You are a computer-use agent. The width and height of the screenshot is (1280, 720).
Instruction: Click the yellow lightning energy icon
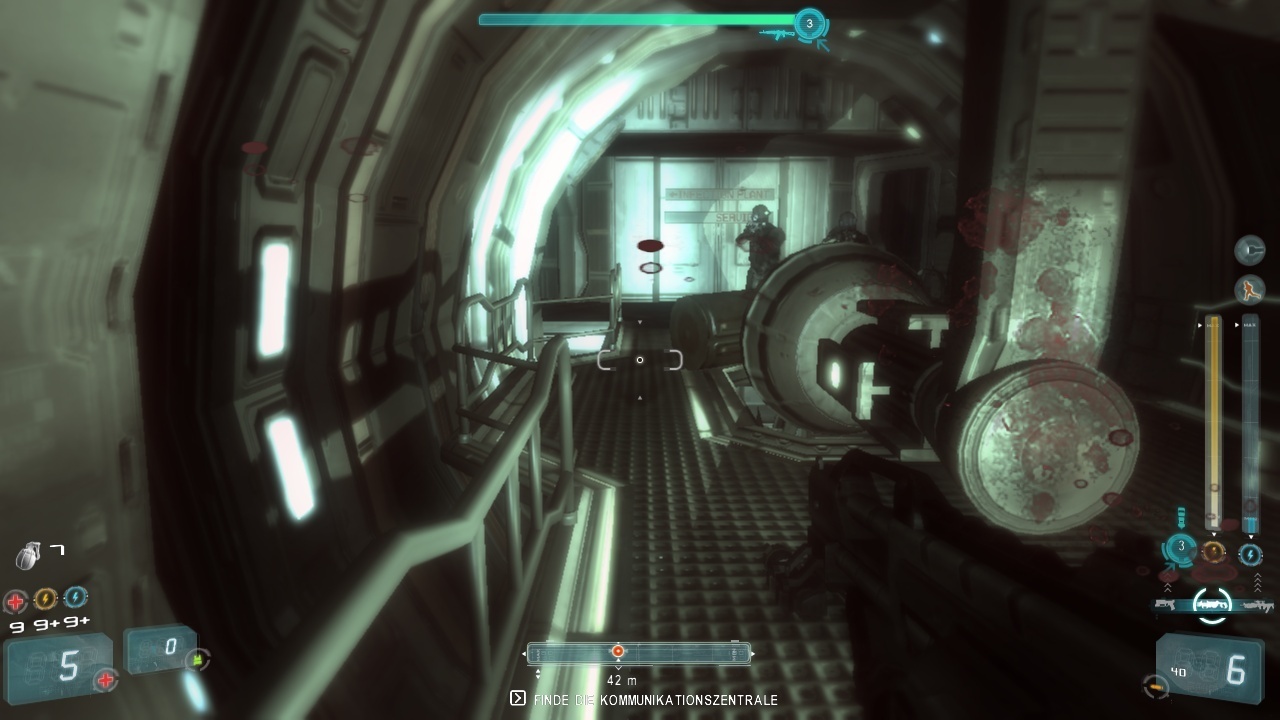[x=45, y=598]
